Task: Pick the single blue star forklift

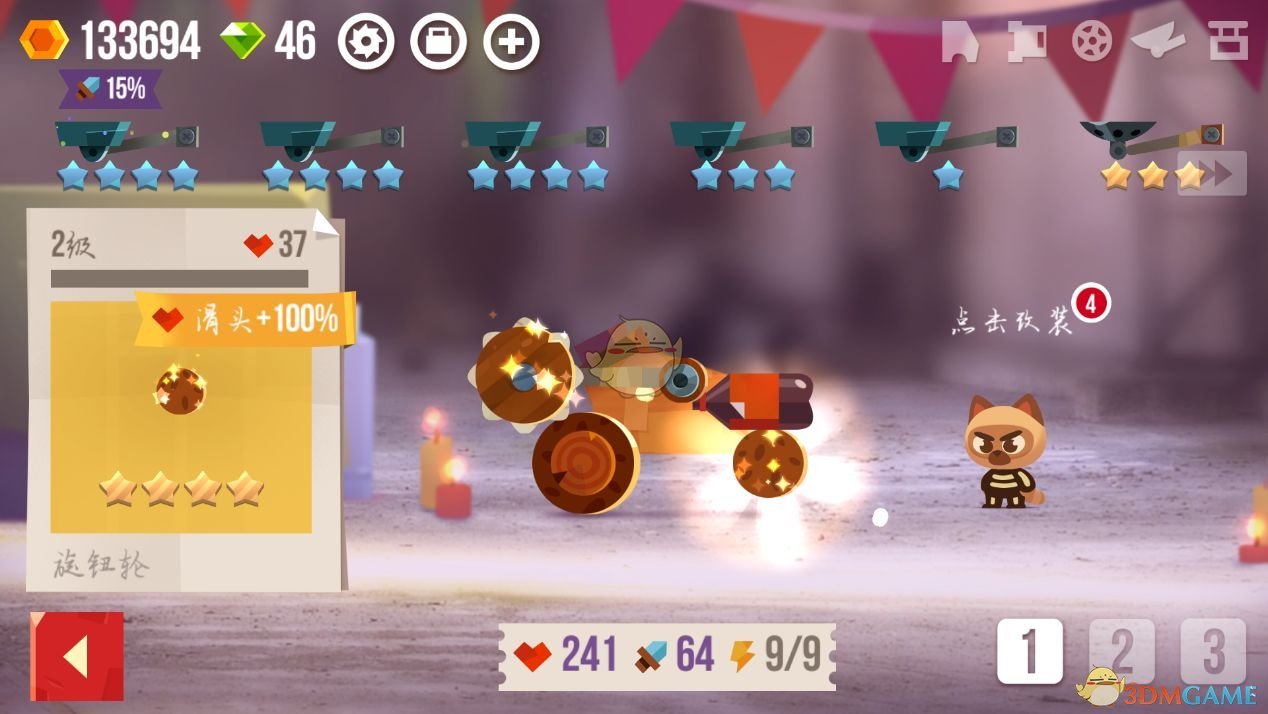Action: (946, 150)
